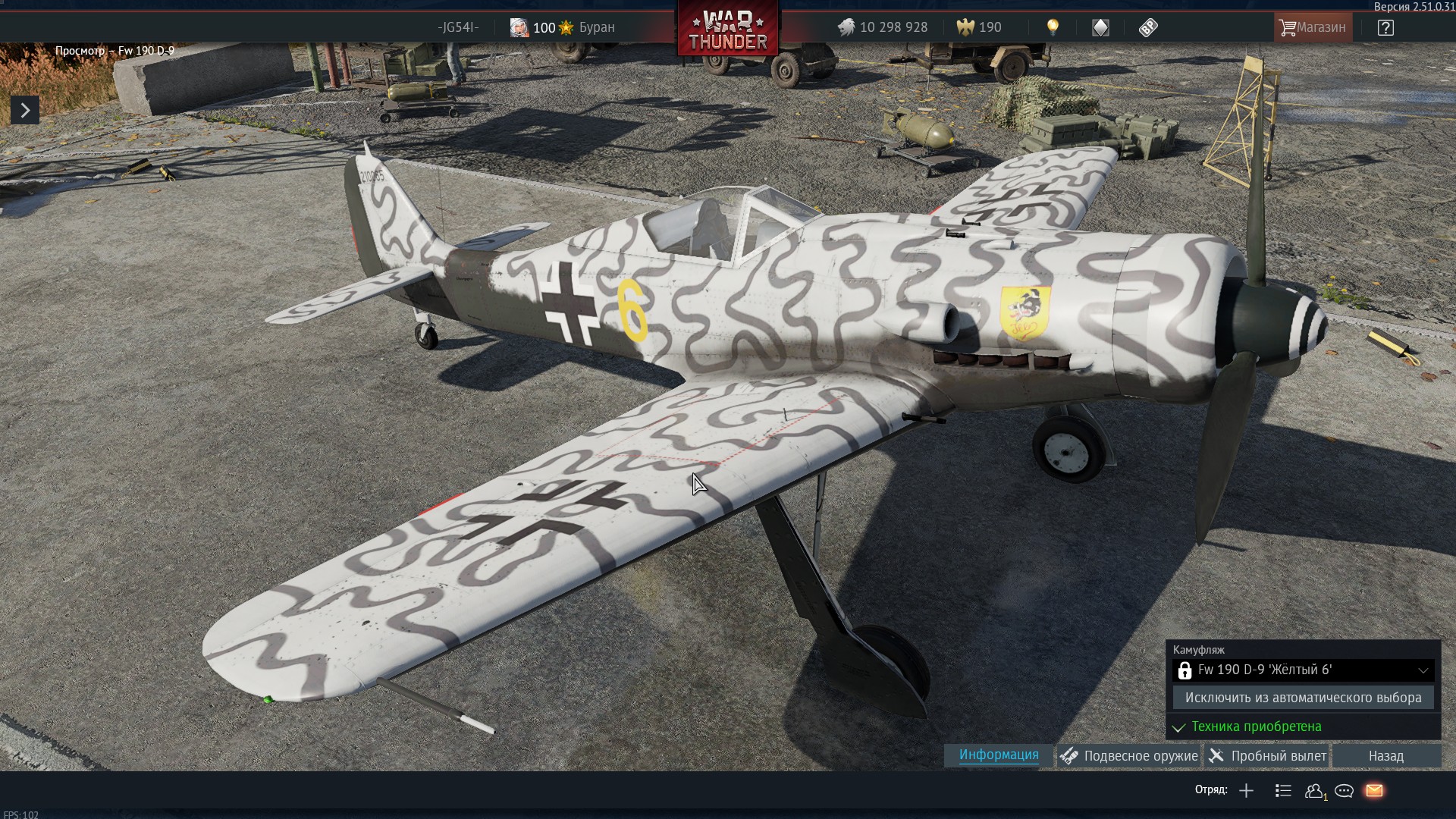Start a Пробный вылет test flight
This screenshot has width=1456, height=819.
pyautogui.click(x=1268, y=756)
